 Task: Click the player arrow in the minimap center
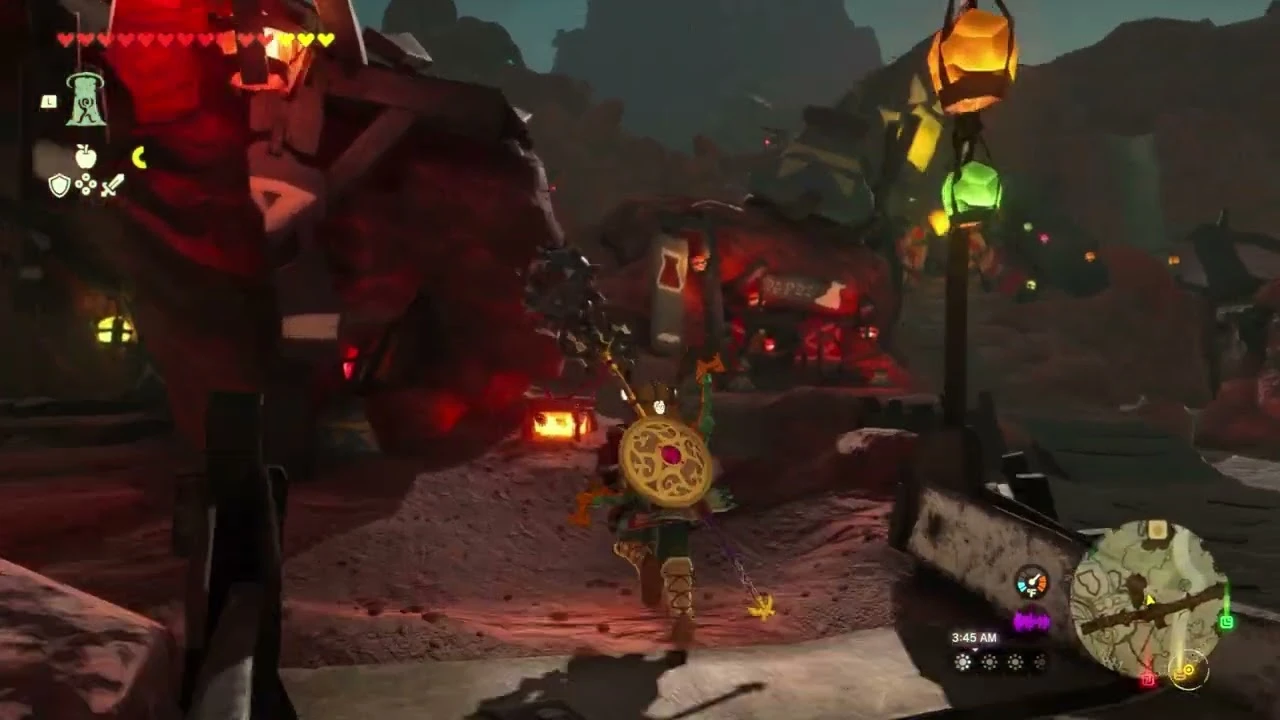(1149, 600)
